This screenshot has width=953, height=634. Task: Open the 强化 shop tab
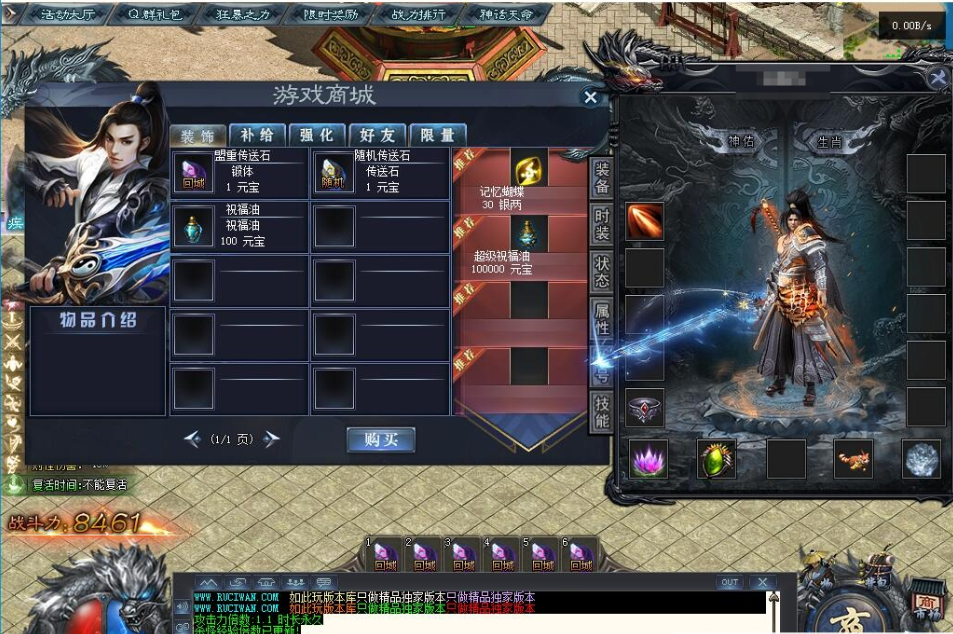click(316, 135)
